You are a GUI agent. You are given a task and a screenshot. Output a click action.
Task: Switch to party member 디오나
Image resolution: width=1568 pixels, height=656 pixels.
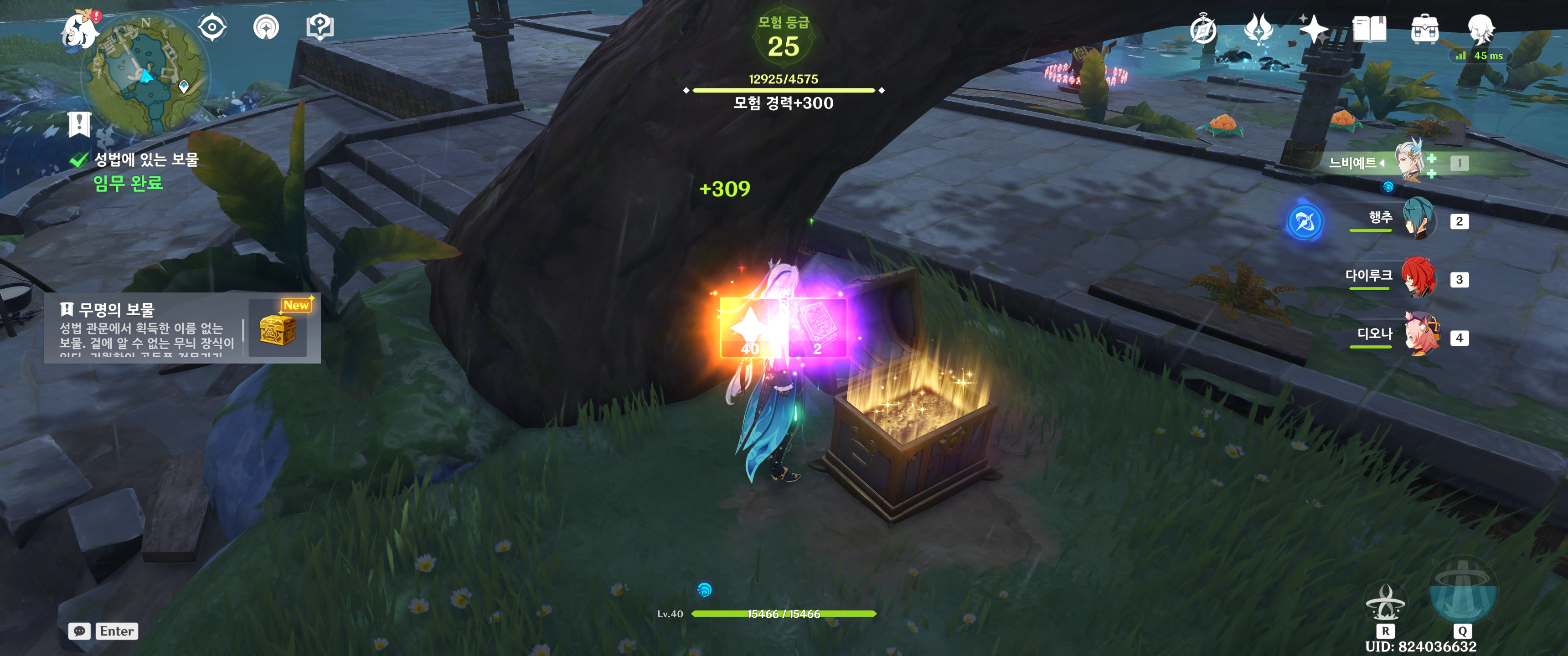click(x=1421, y=336)
